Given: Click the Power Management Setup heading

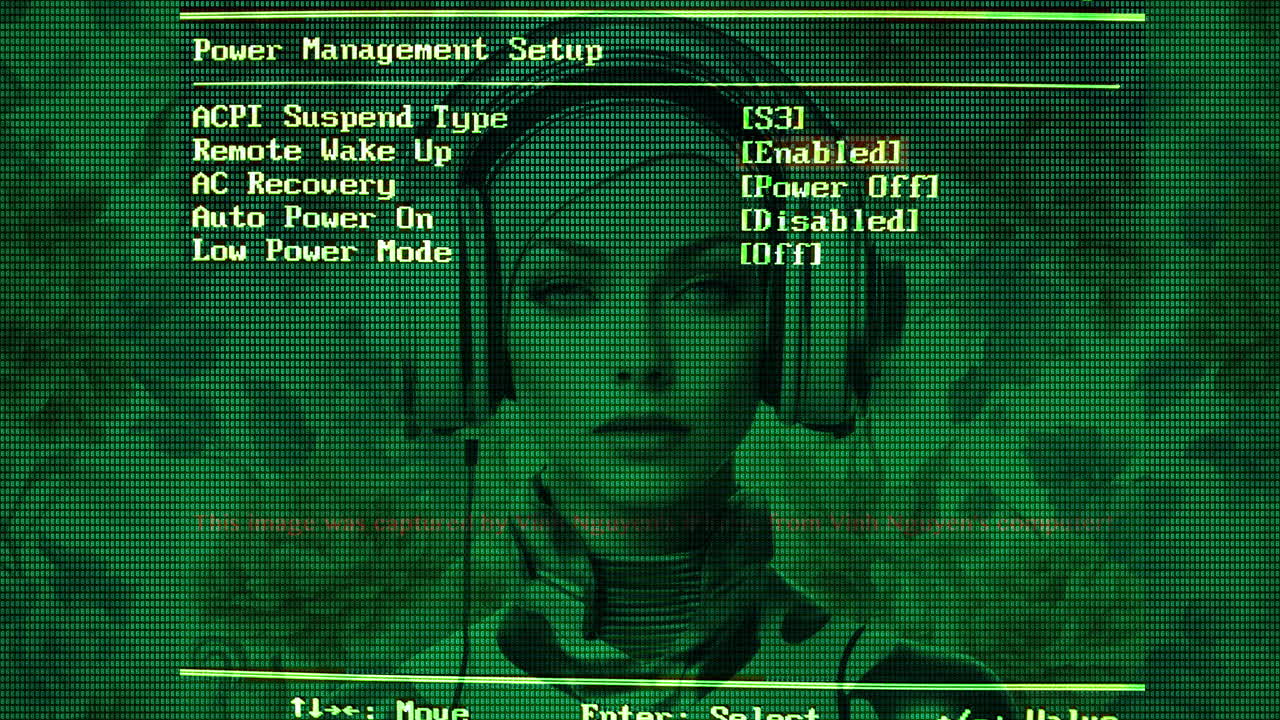Looking at the screenshot, I should [x=399, y=49].
